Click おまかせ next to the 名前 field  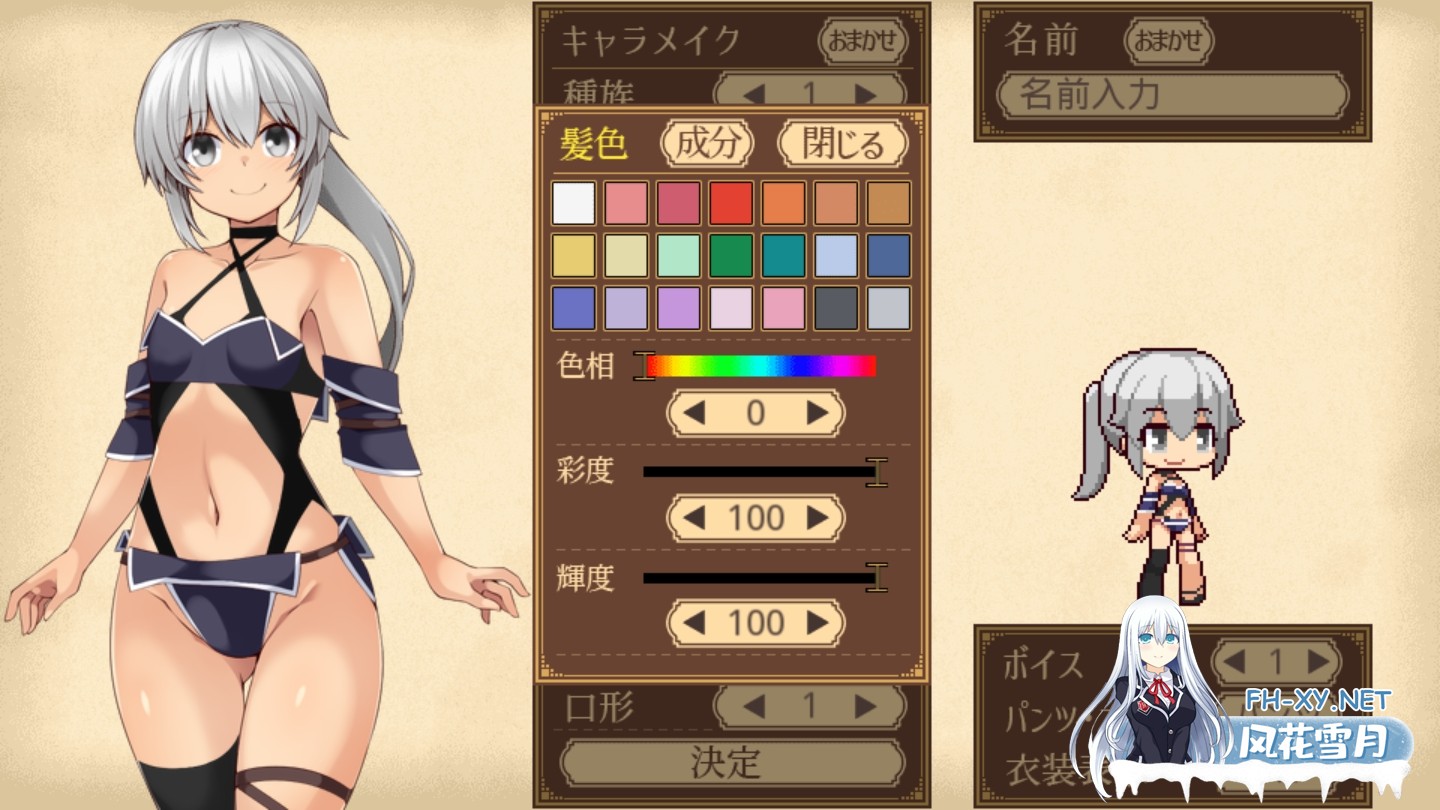tap(1170, 42)
